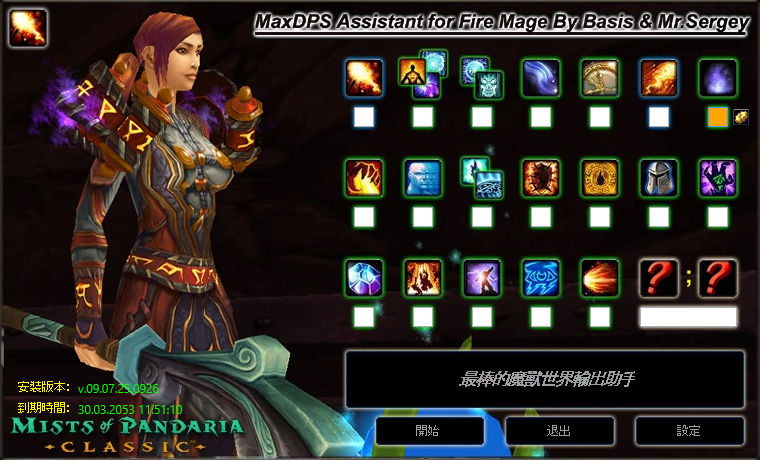
Task: Select the left red question mark icon
Action: 659,278
